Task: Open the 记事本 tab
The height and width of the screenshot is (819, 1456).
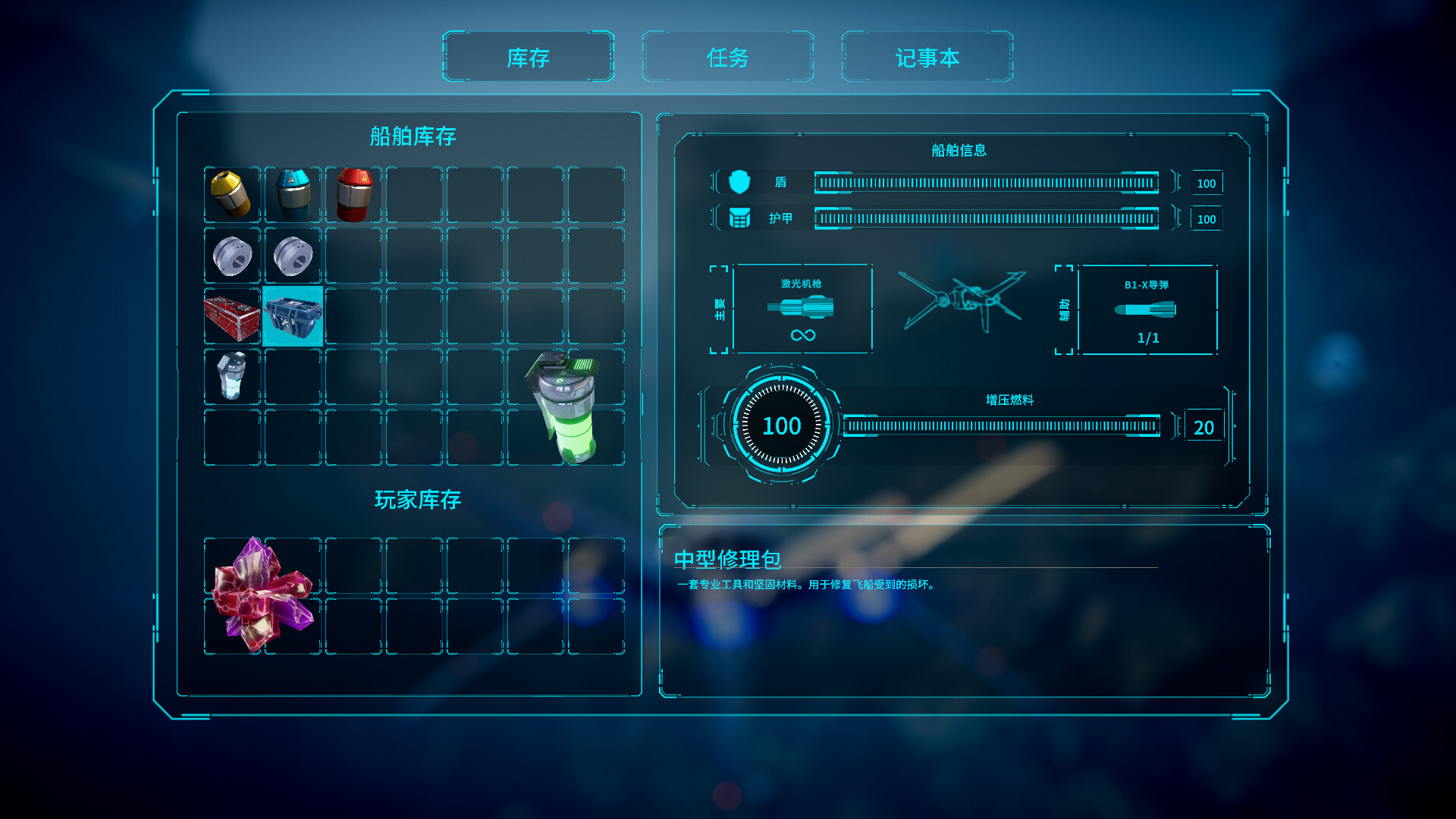Action: click(x=927, y=58)
